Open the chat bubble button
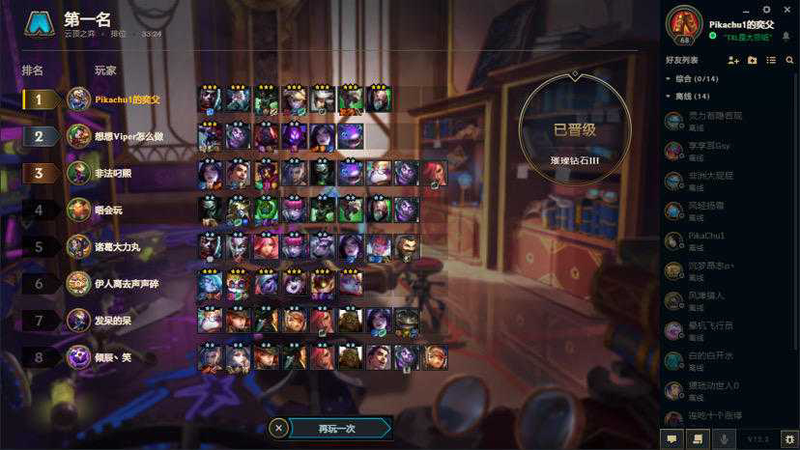Viewport: 800px width, 450px height. [672, 438]
